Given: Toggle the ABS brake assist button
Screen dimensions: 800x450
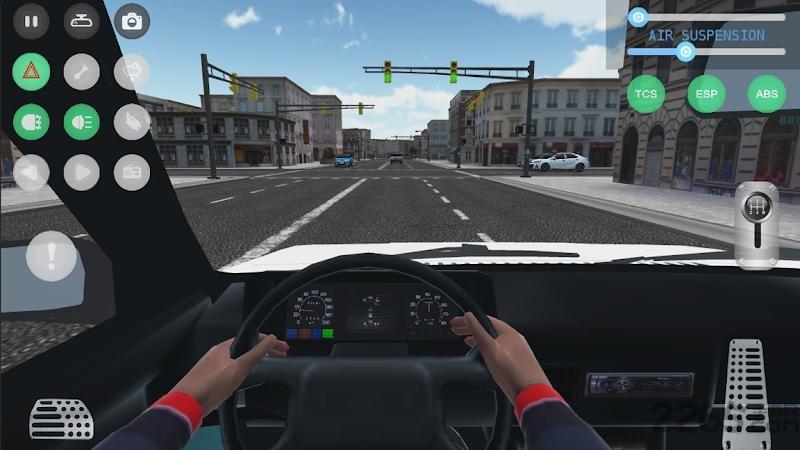Looking at the screenshot, I should coord(766,93).
